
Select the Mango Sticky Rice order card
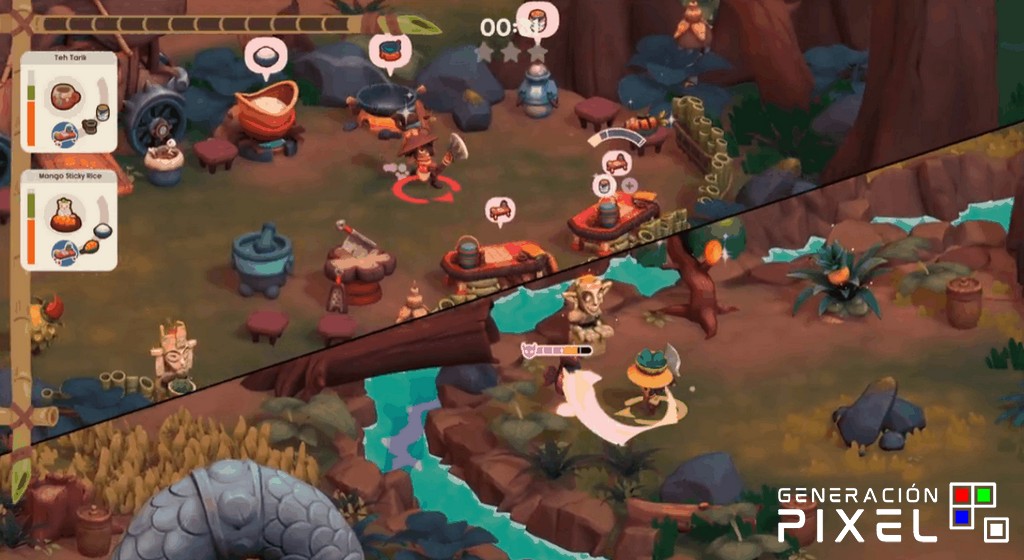pos(69,221)
